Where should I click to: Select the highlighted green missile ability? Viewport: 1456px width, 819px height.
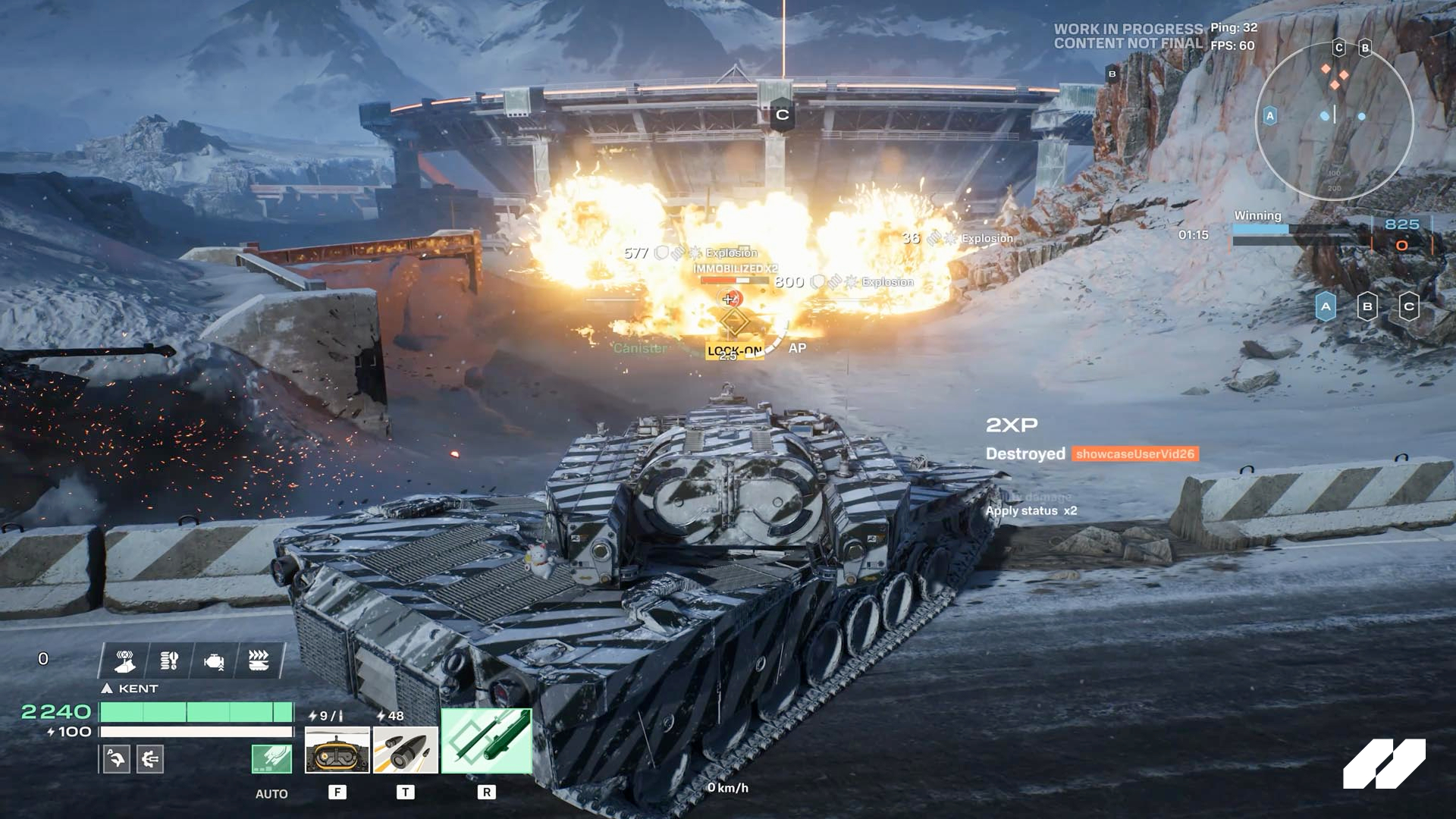(x=486, y=741)
